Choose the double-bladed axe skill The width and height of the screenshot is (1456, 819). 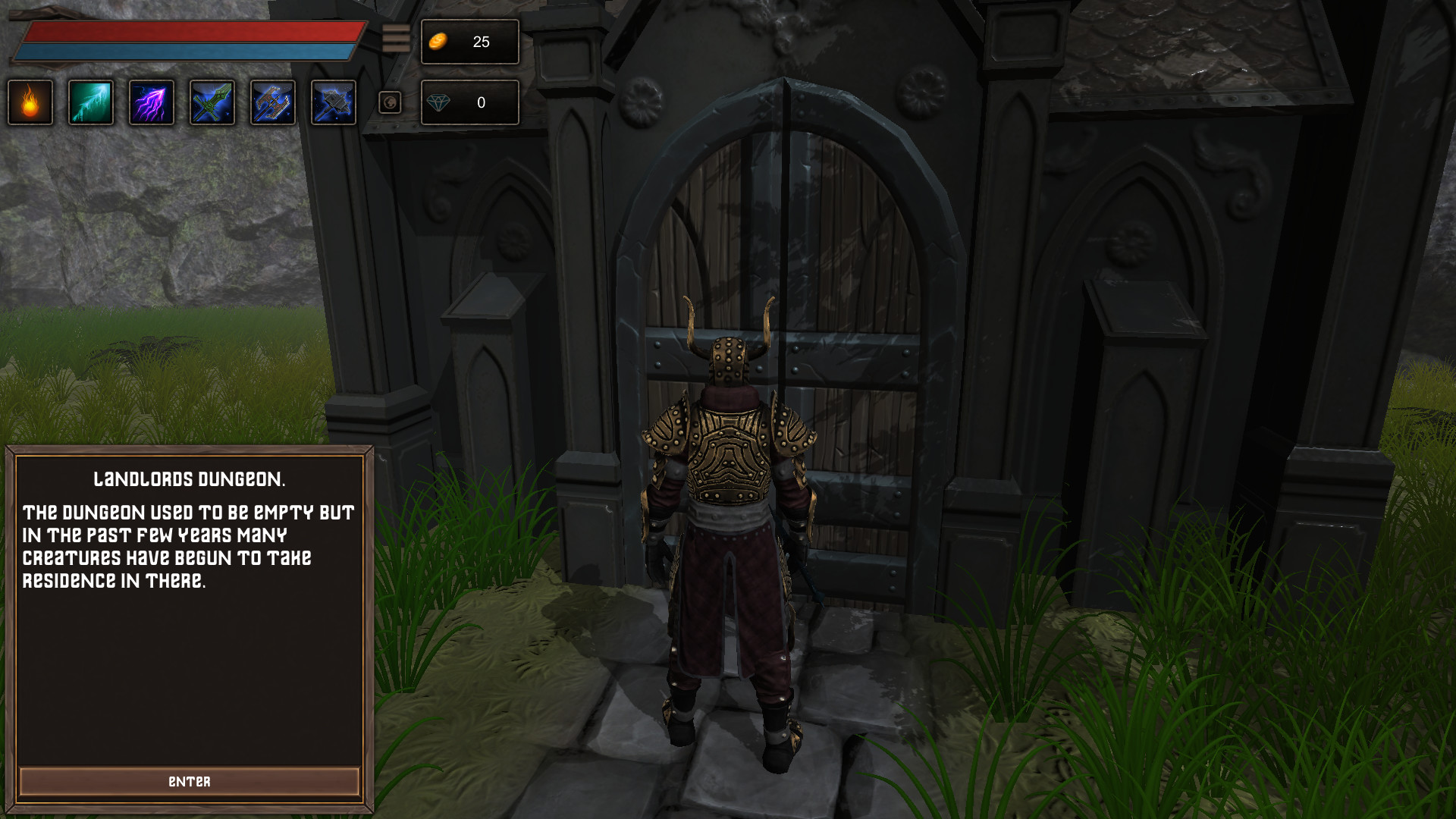(273, 102)
